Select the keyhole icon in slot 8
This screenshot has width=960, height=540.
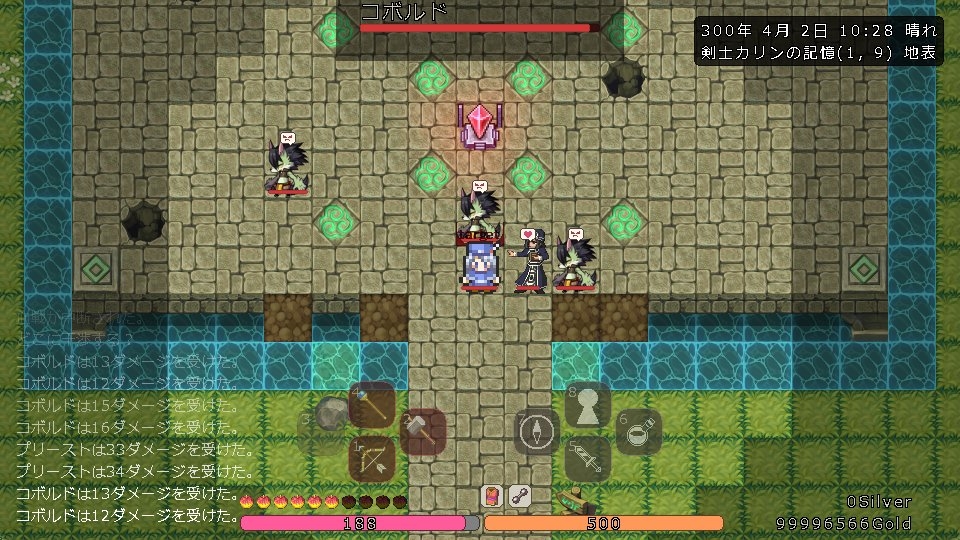click(588, 404)
